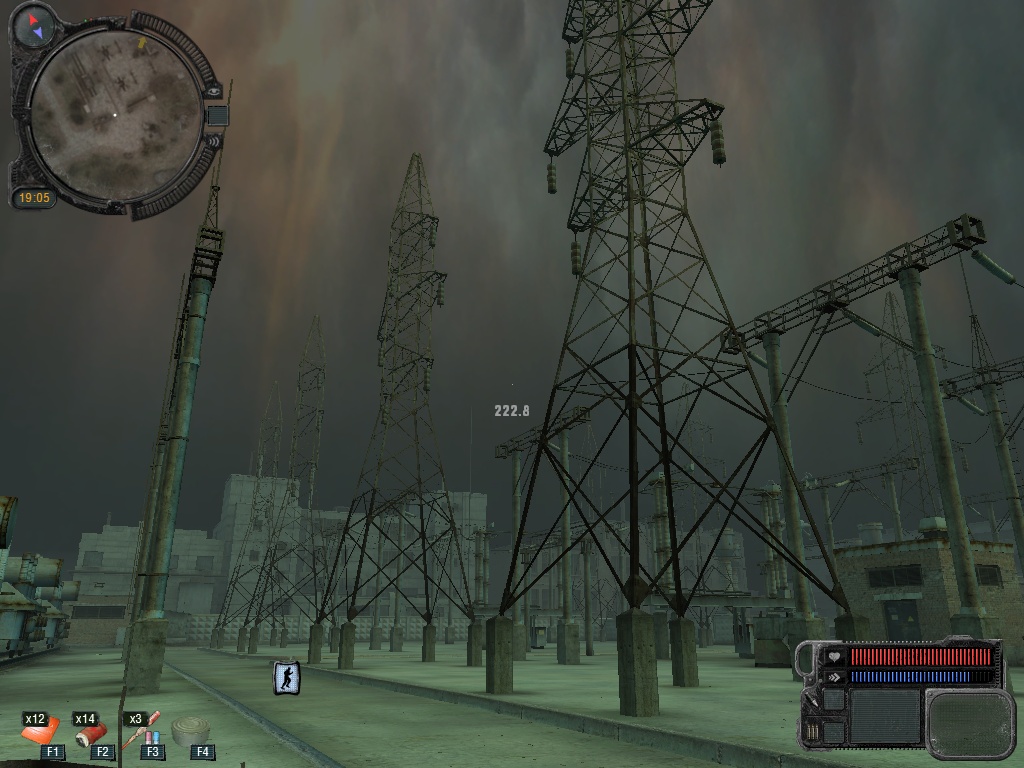1024x768 pixels.
Task: Choose the syringe and pills quick slot
Action: (143, 734)
